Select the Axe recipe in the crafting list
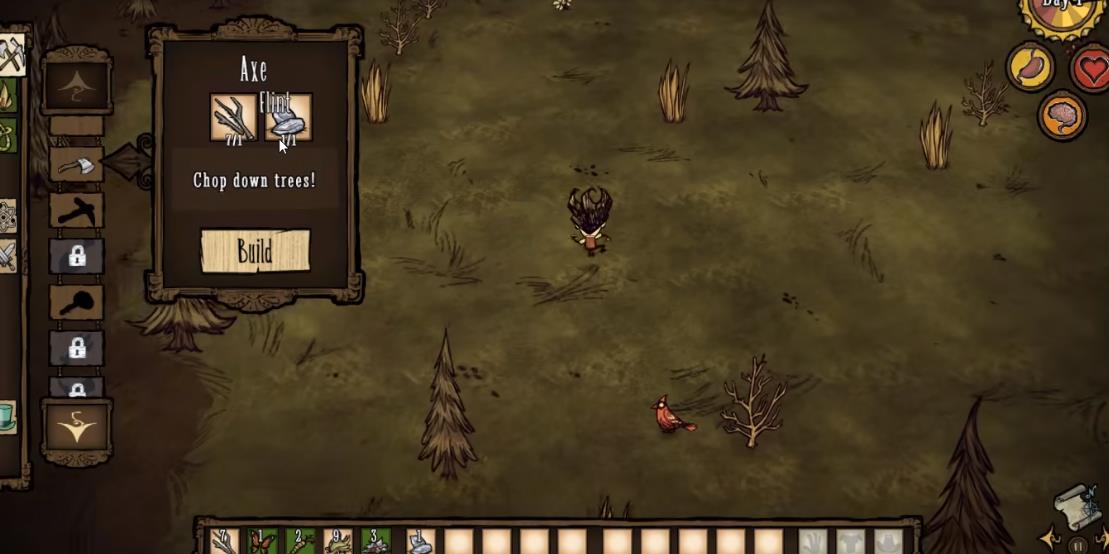1109x554 pixels. click(x=77, y=164)
